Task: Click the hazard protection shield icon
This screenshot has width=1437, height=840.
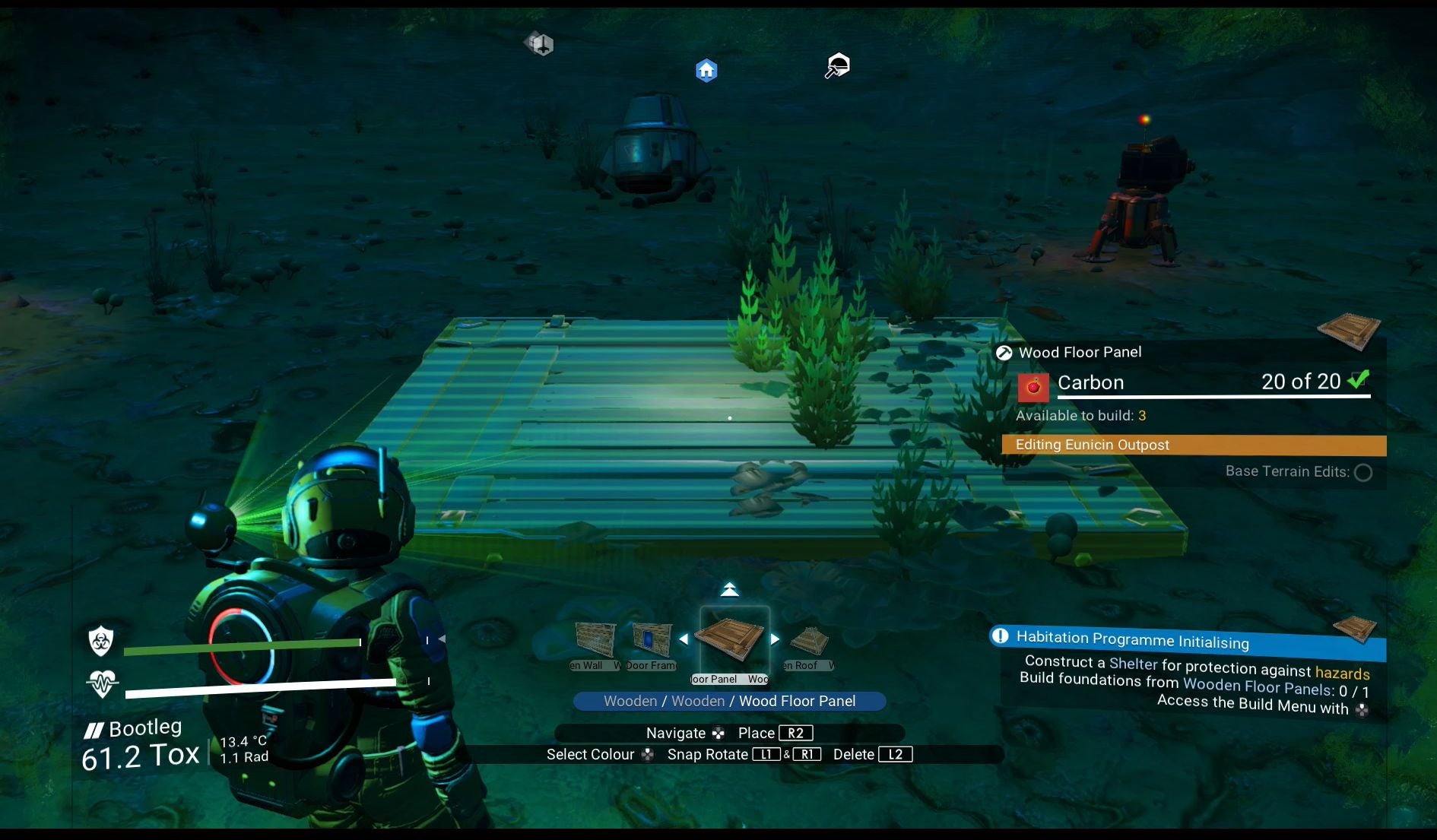Action: pos(103,642)
